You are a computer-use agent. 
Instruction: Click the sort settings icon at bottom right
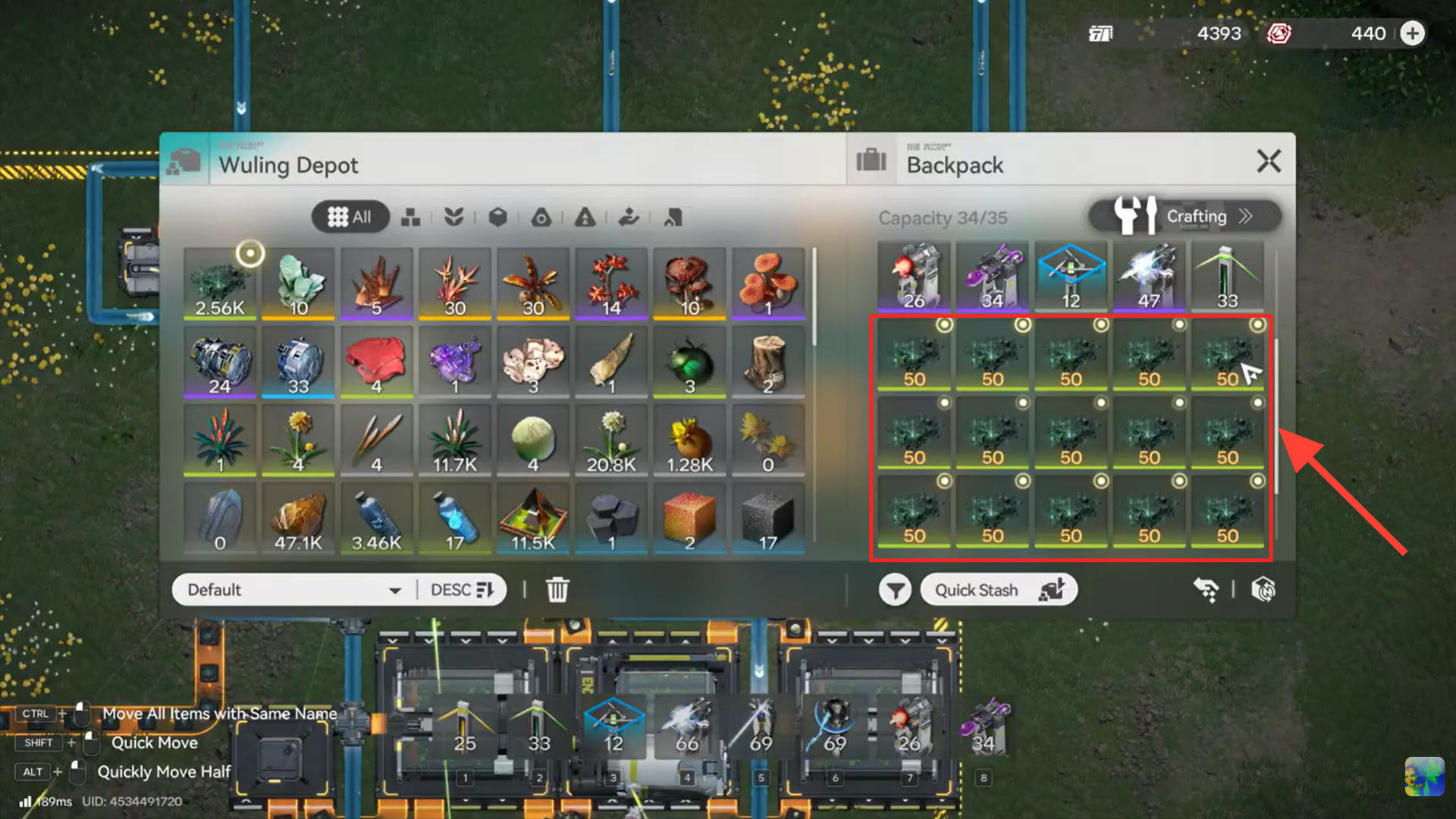coord(1264,589)
